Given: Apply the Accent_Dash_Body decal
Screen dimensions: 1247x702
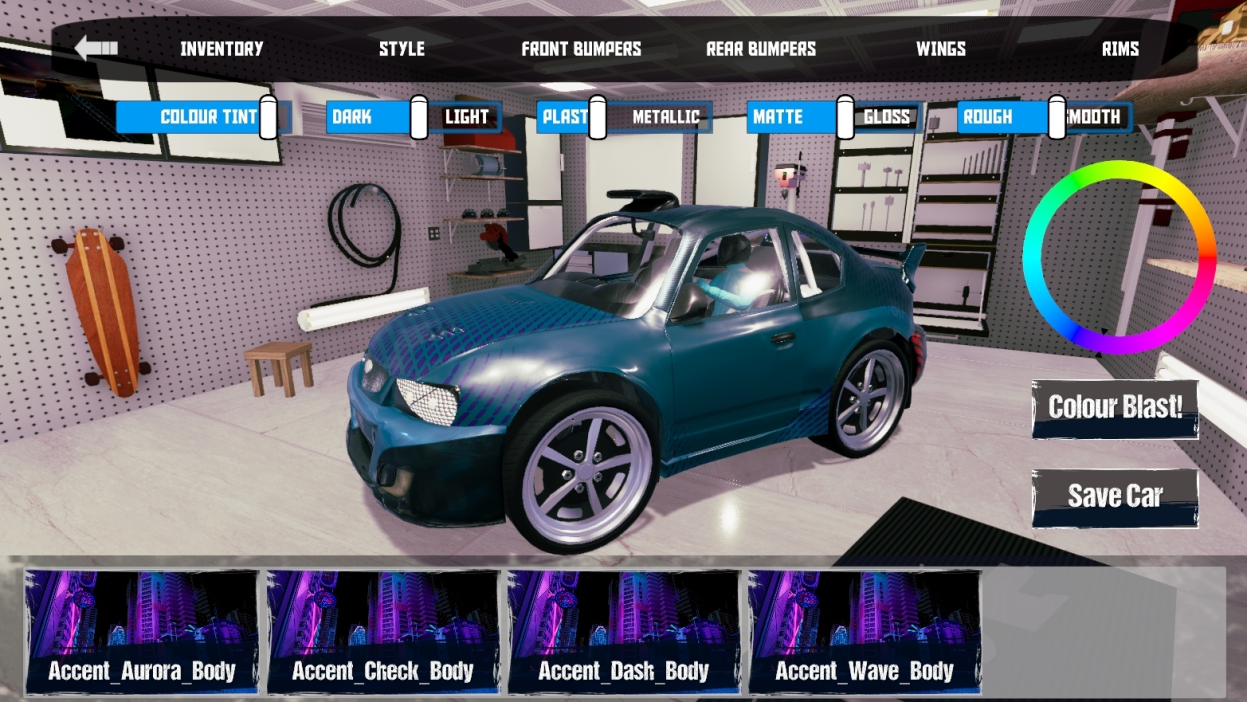Looking at the screenshot, I should coord(624,632).
